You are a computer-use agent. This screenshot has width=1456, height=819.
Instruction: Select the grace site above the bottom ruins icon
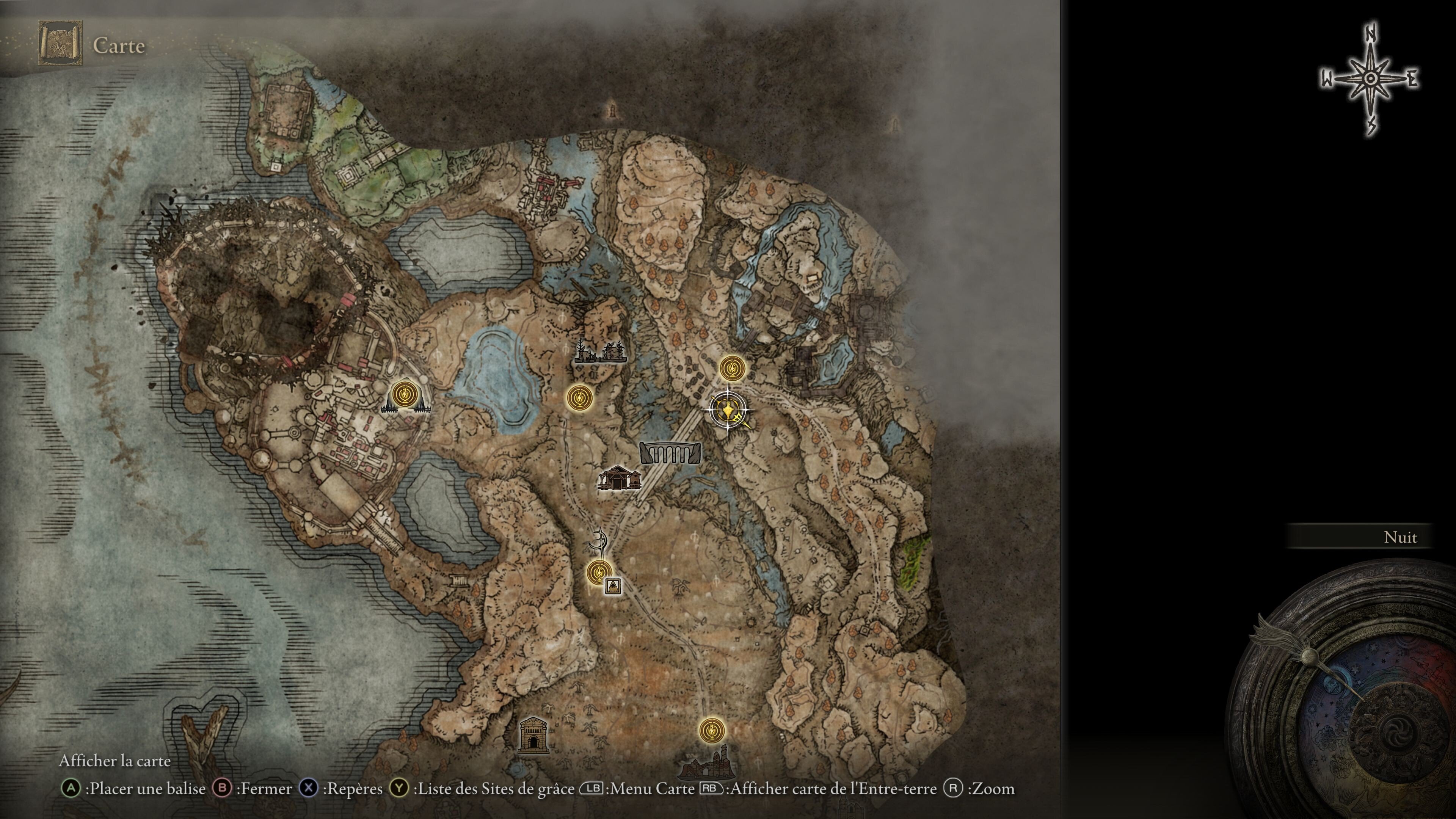pos(711,730)
